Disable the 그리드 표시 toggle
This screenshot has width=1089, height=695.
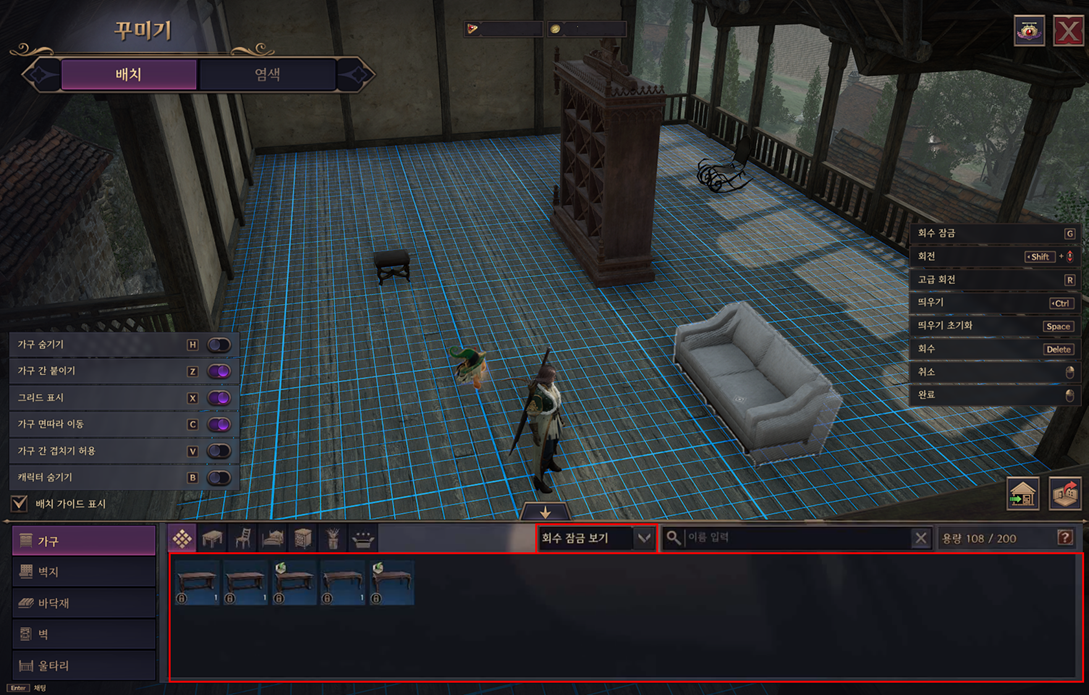(x=218, y=398)
